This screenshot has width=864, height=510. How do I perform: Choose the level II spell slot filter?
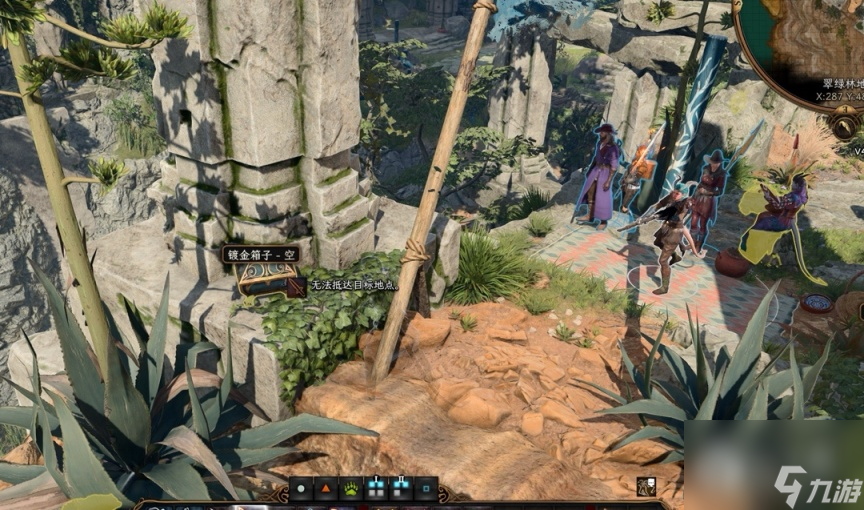[x=401, y=489]
